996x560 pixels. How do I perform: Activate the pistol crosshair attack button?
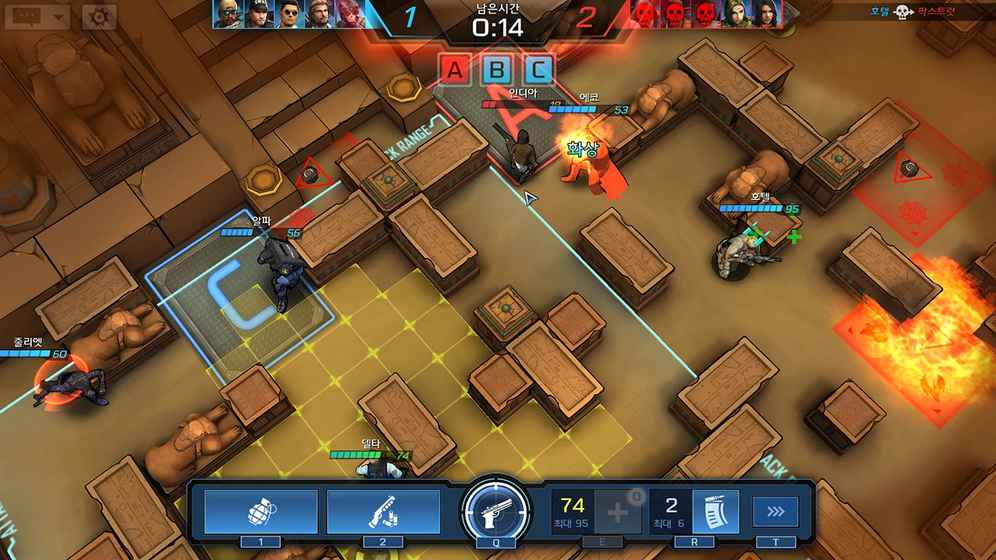click(495, 513)
